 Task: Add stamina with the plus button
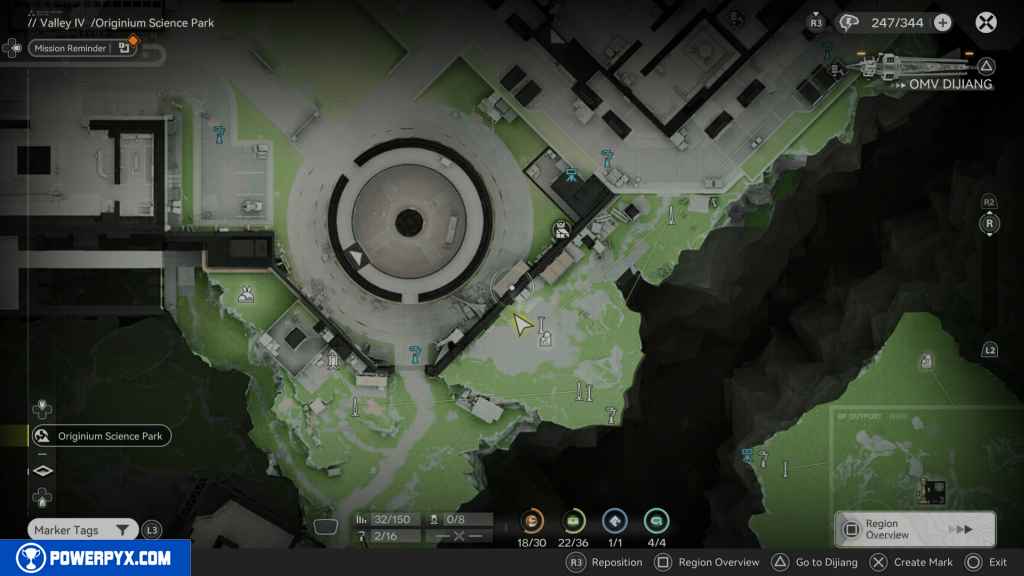(942, 22)
